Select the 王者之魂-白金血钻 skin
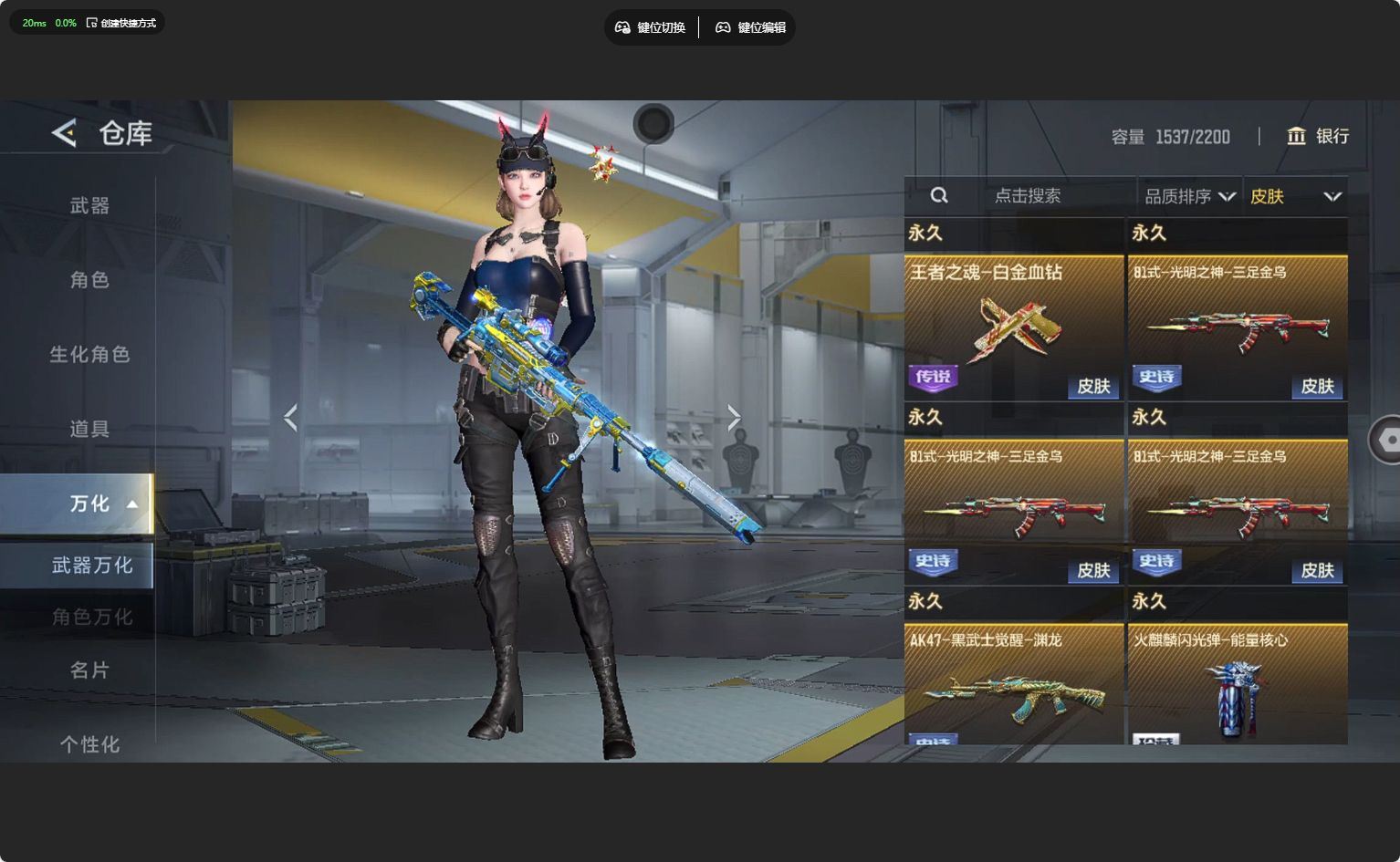1400x862 pixels. [x=1014, y=327]
